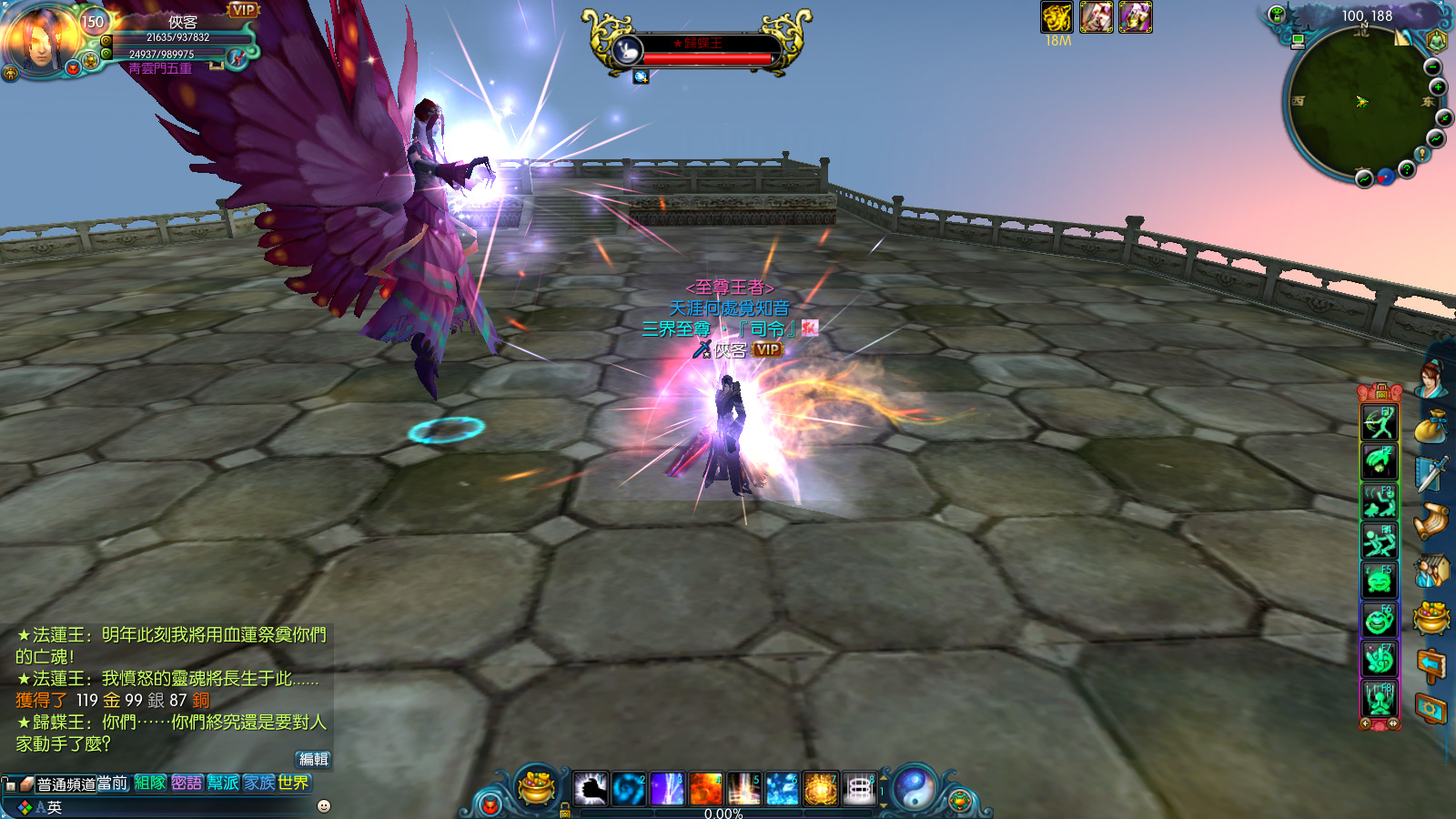The height and width of the screenshot is (819, 1456).
Task: Use the fire explosion skill in slot 4
Action: pyautogui.click(x=705, y=788)
